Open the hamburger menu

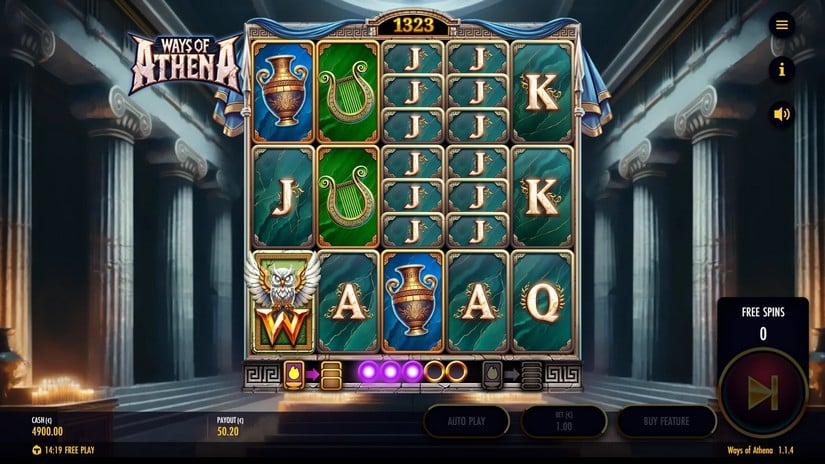click(x=781, y=25)
